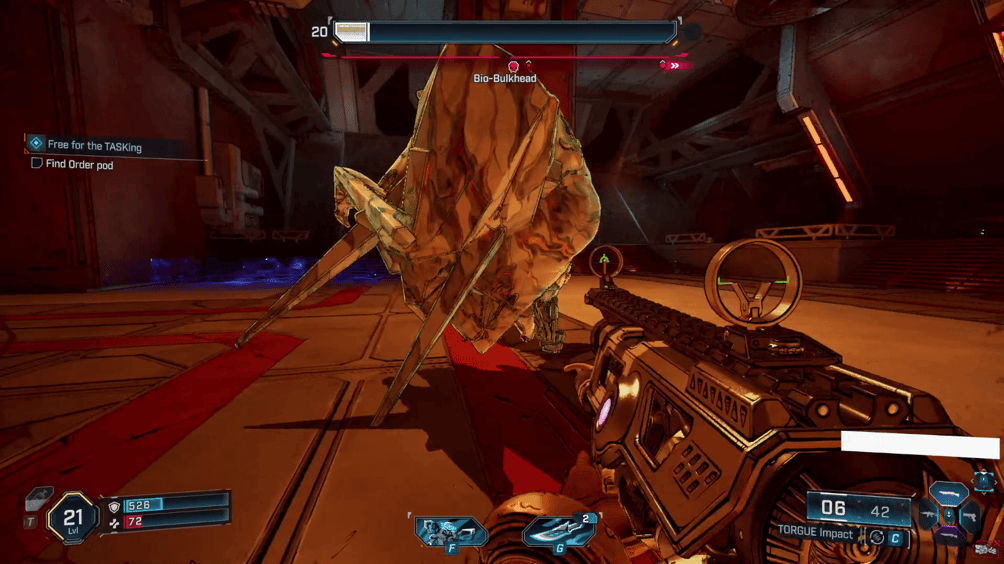Tick the Find Order pod objective checkbox
Image resolution: width=1004 pixels, height=564 pixels.
click(x=37, y=163)
